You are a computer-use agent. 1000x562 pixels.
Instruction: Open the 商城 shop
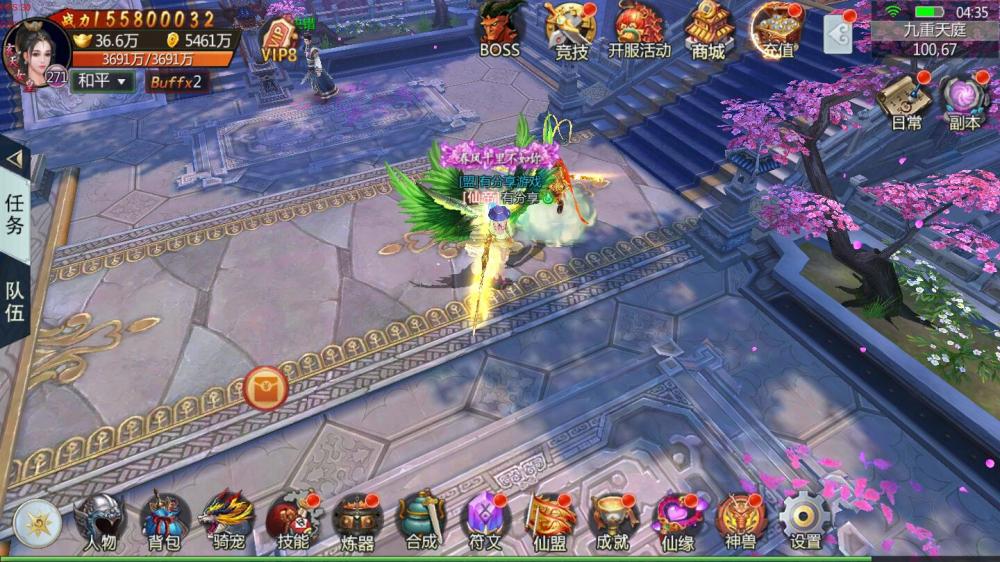(707, 29)
